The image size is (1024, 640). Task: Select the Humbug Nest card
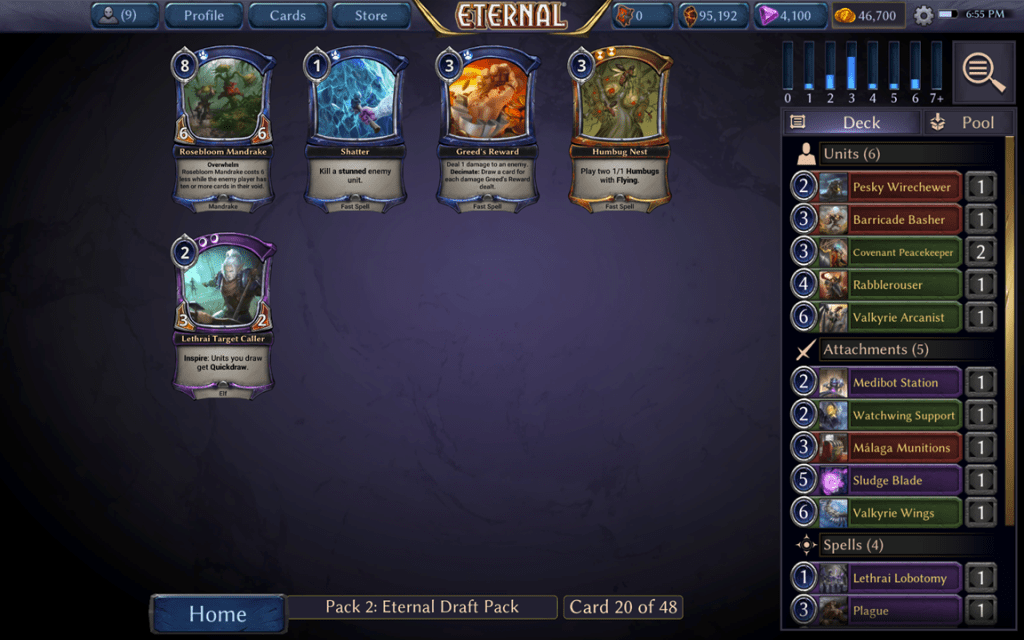619,127
